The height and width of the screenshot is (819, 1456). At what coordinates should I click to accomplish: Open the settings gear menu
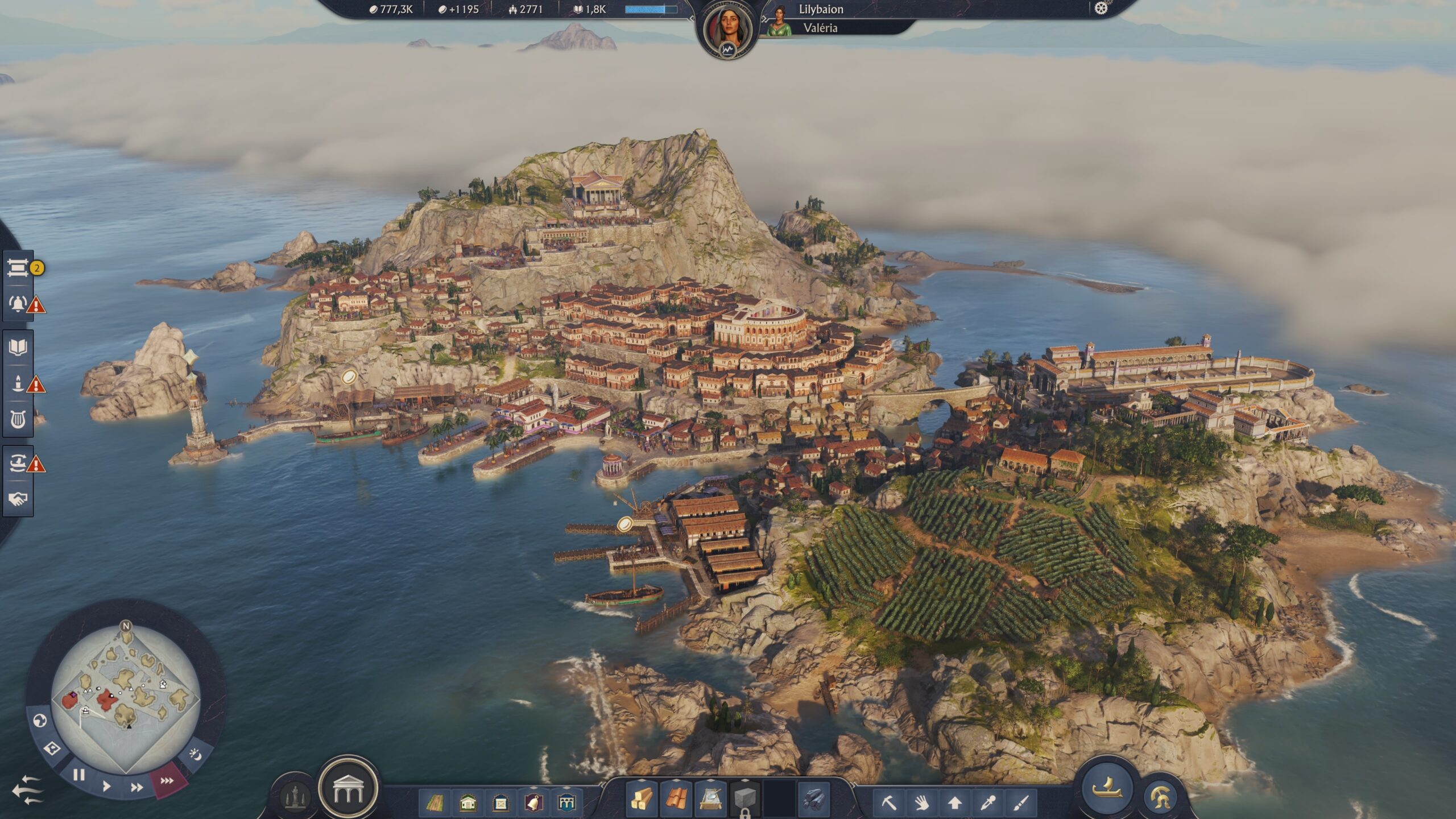(x=1101, y=9)
